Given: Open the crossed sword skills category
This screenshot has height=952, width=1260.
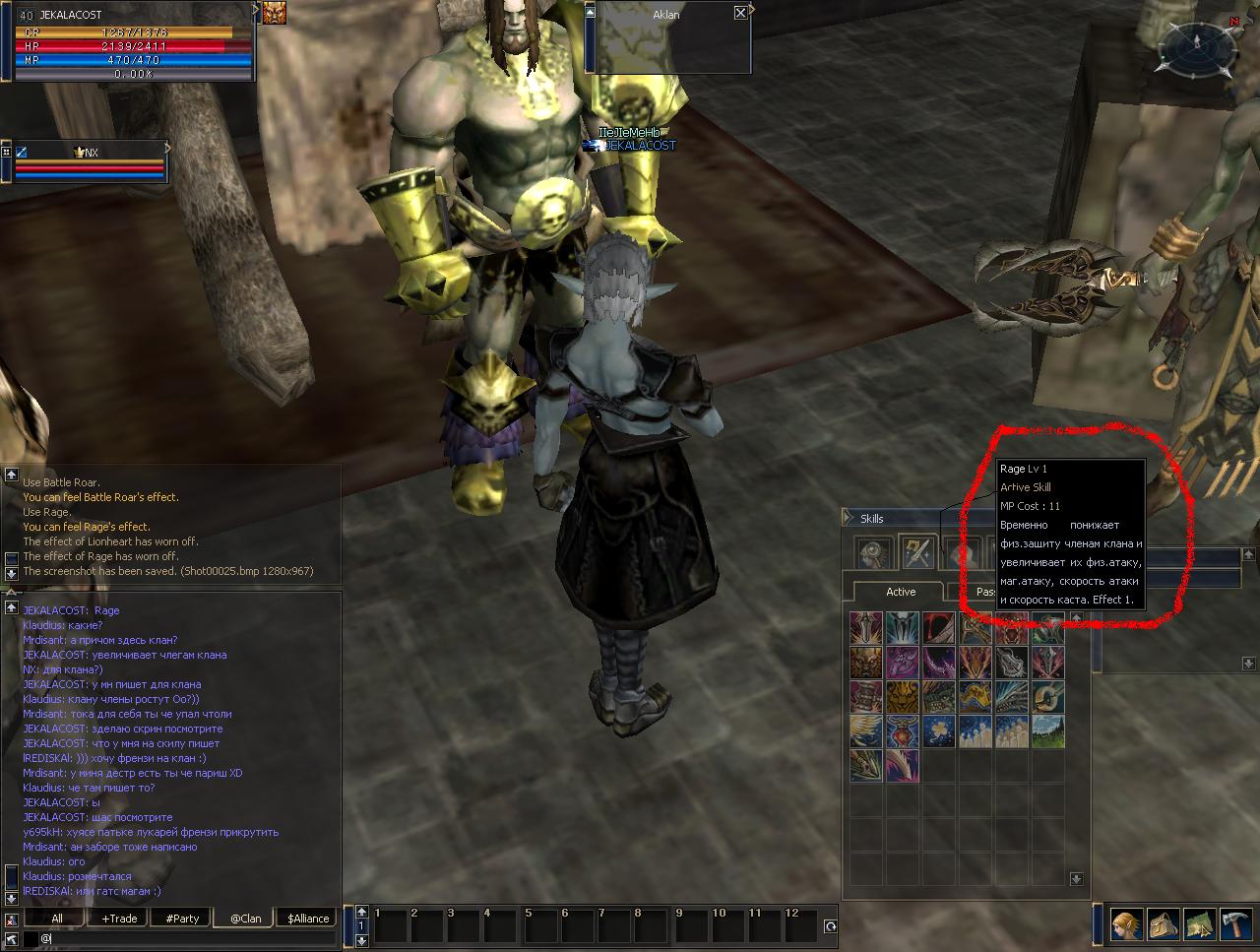Looking at the screenshot, I should [x=917, y=552].
